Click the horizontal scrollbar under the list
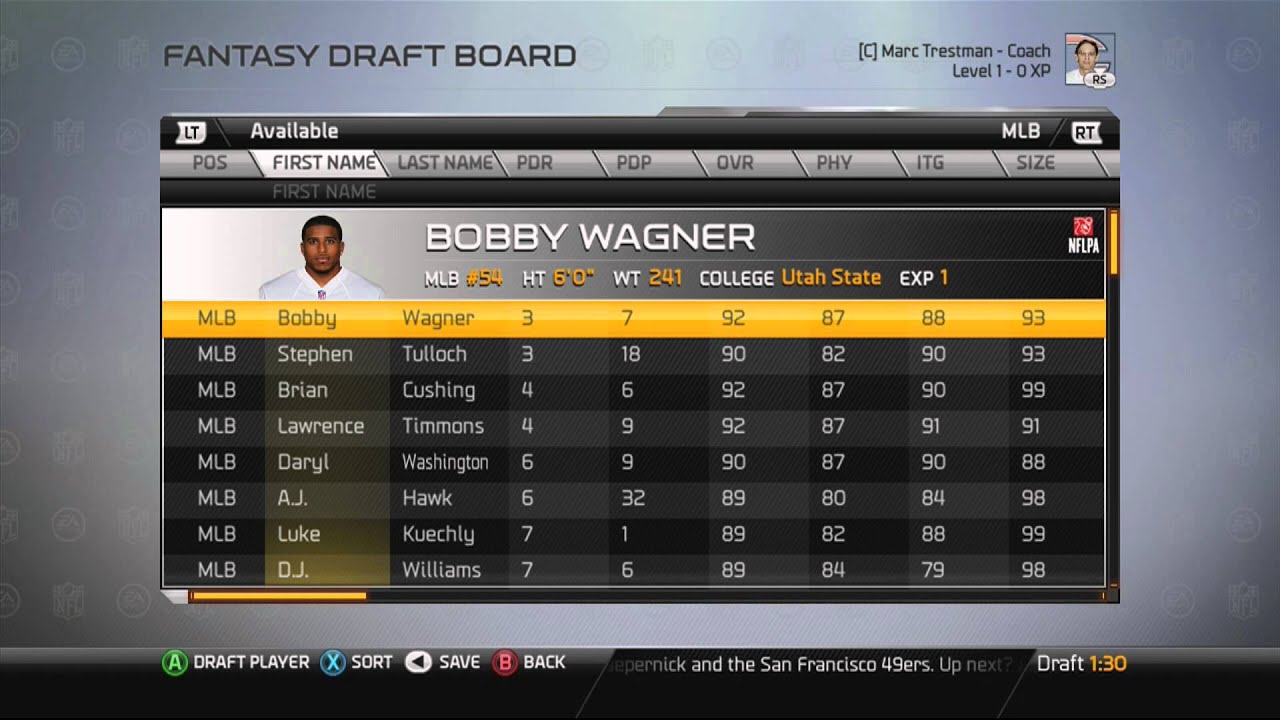 point(279,596)
